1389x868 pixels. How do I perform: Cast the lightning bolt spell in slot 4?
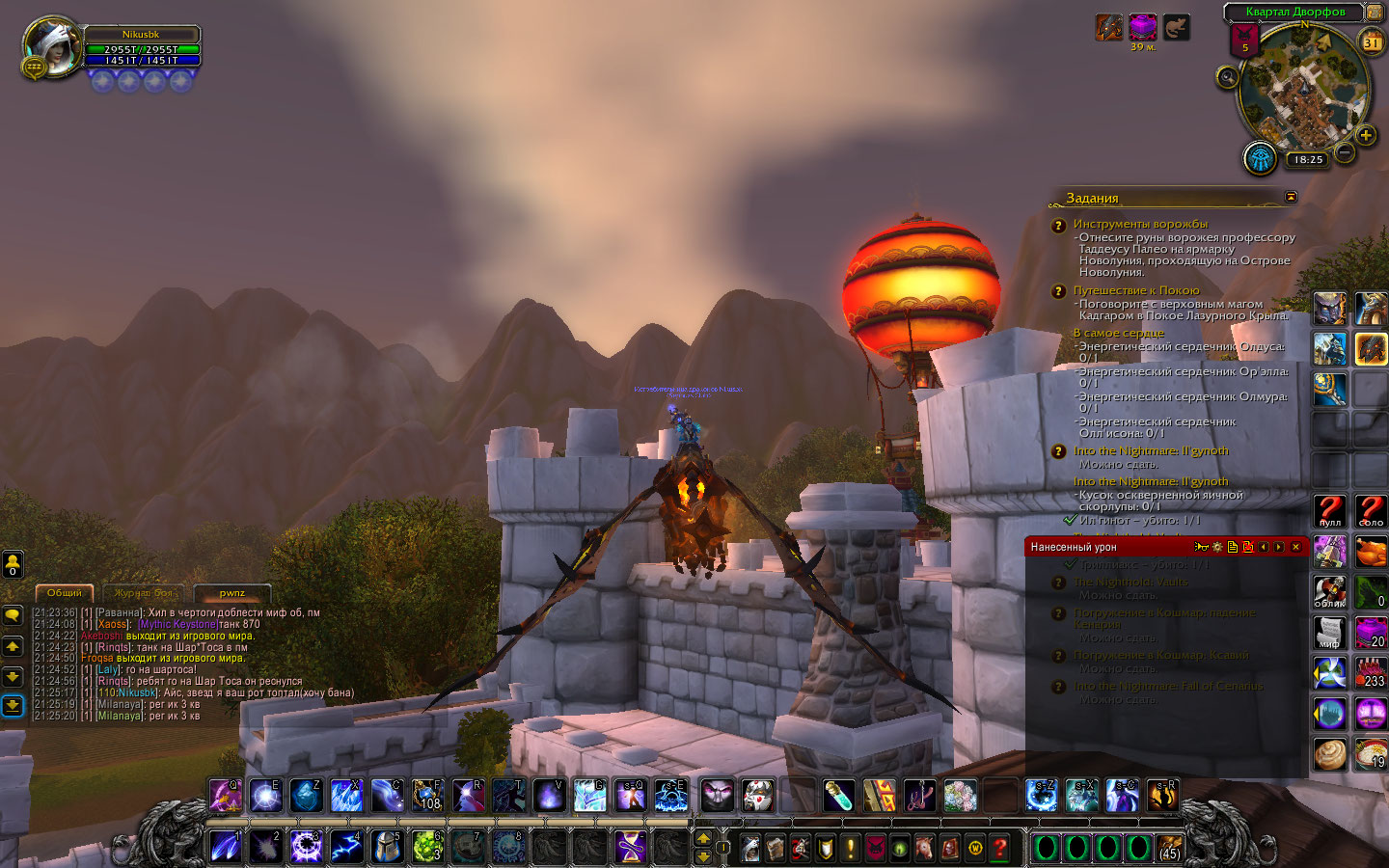tap(346, 847)
